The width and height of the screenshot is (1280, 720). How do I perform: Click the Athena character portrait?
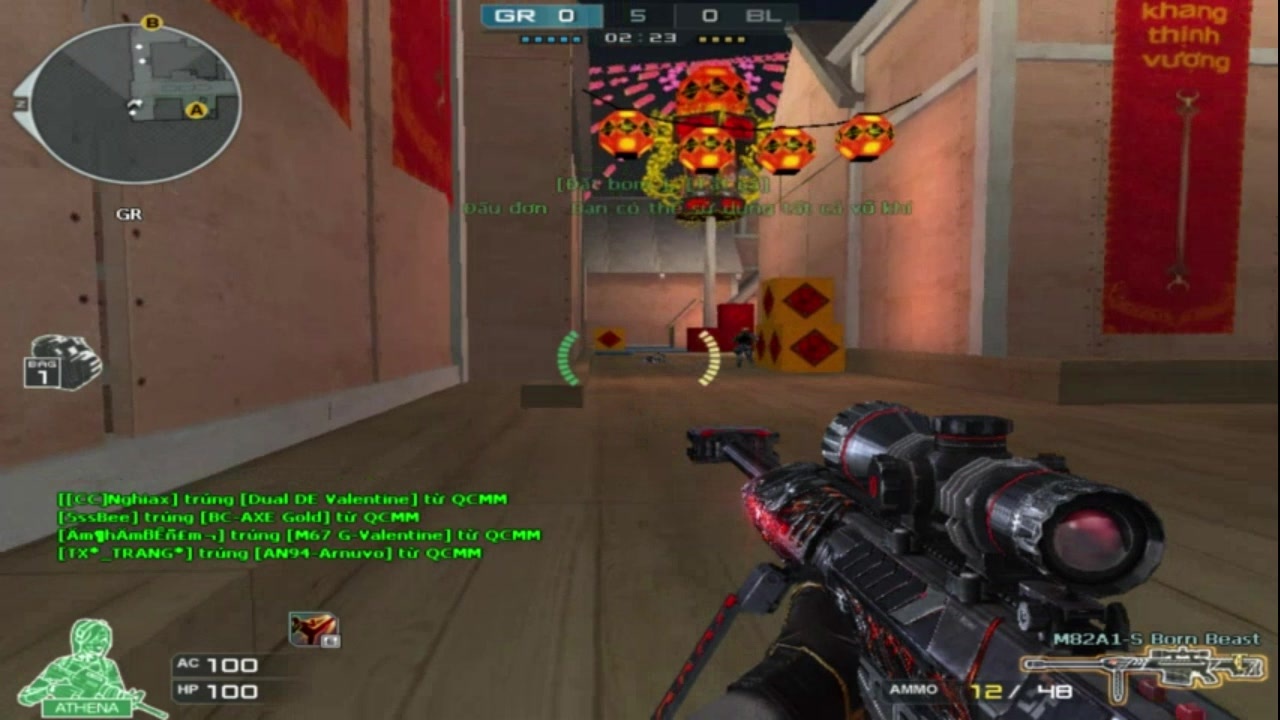(x=88, y=668)
